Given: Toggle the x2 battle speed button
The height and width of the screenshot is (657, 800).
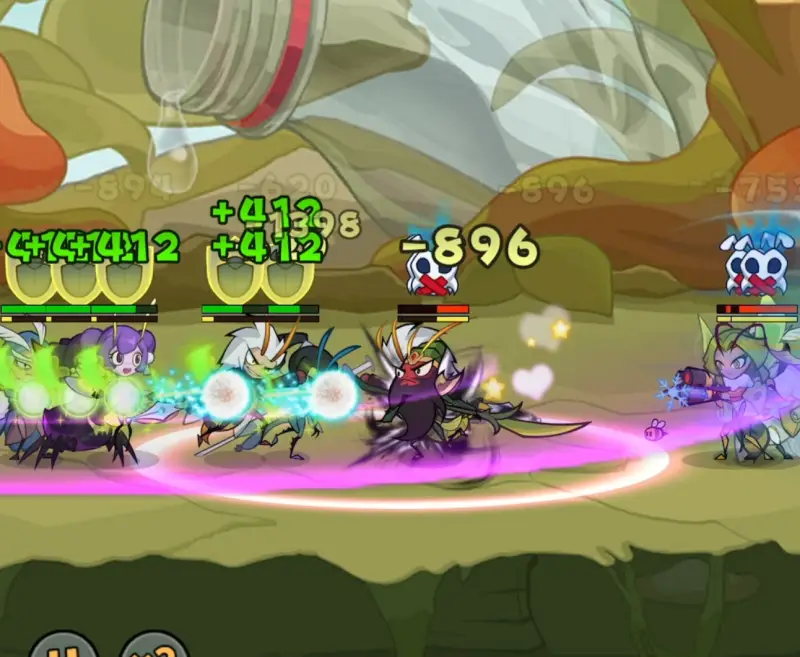Looking at the screenshot, I should 153,648.
